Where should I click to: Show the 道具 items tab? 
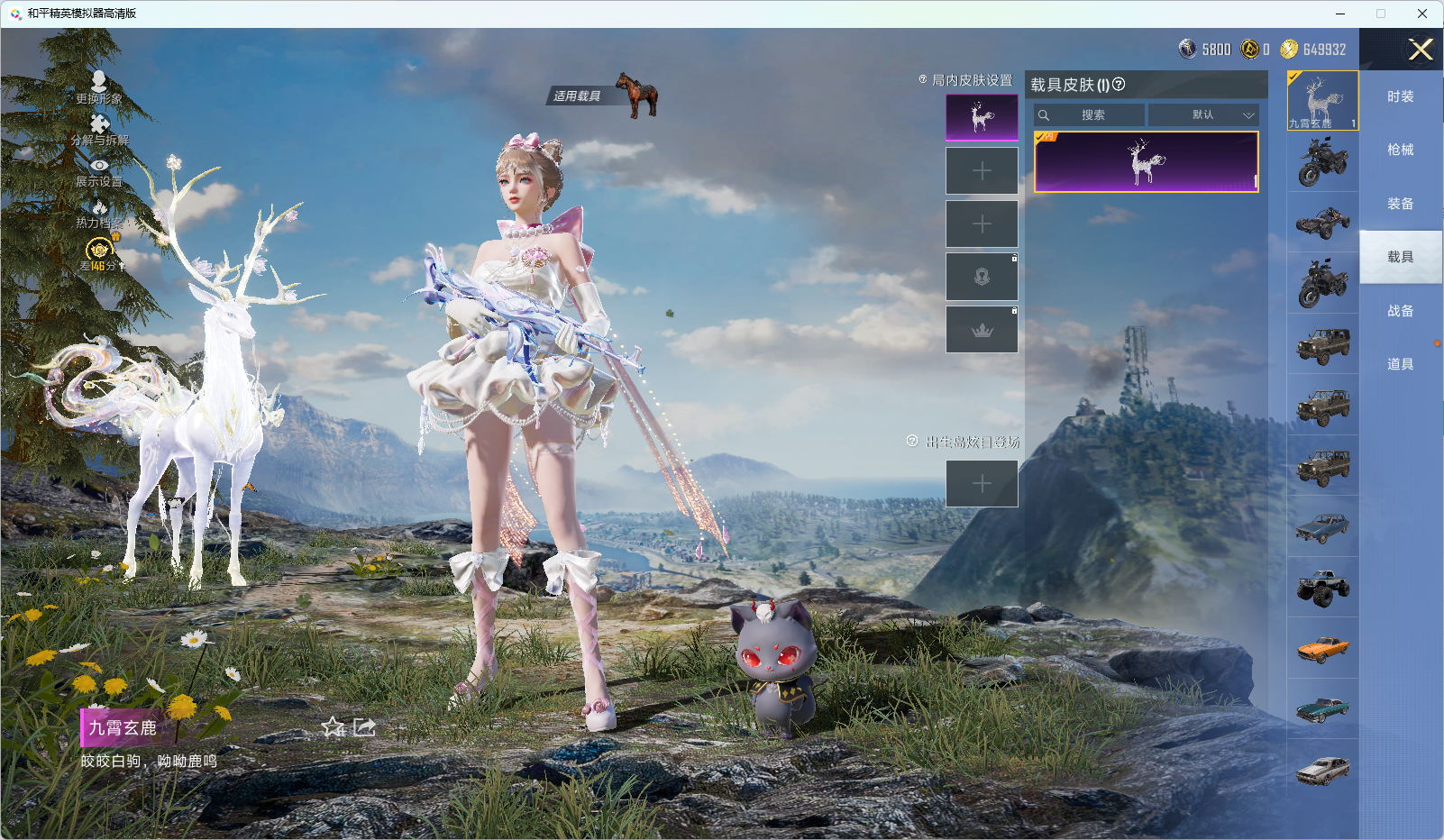1400,364
